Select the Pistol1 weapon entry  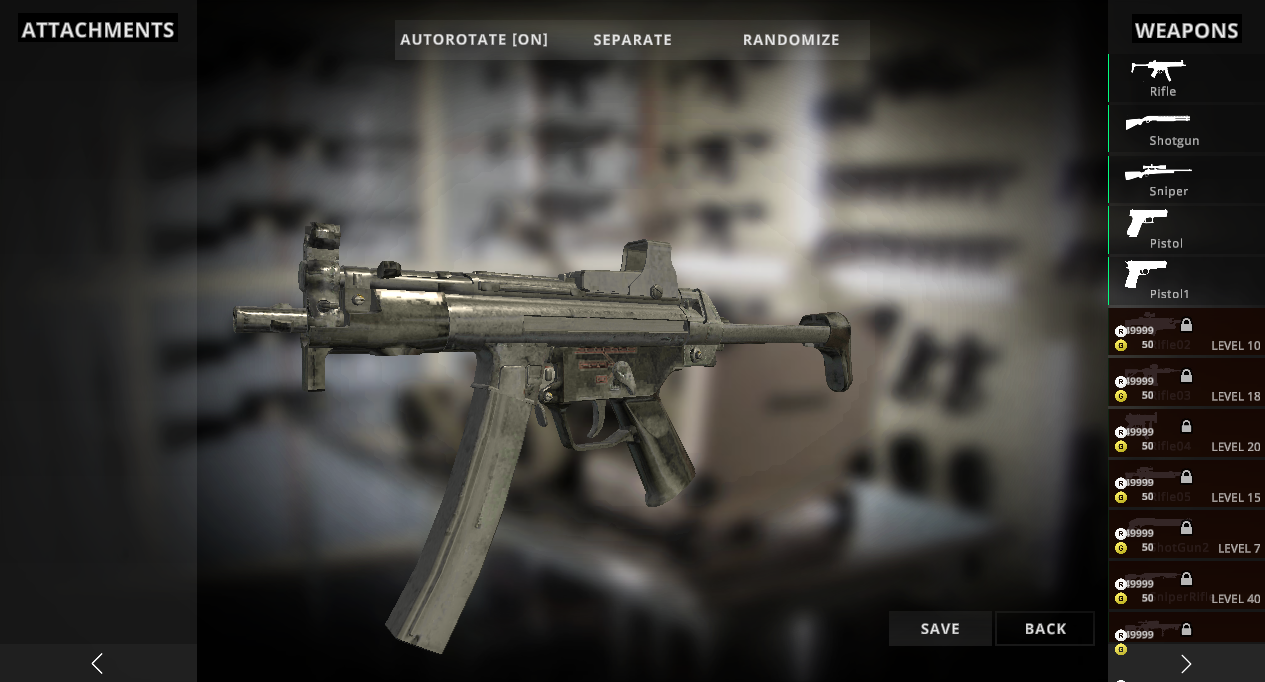[1186, 282]
